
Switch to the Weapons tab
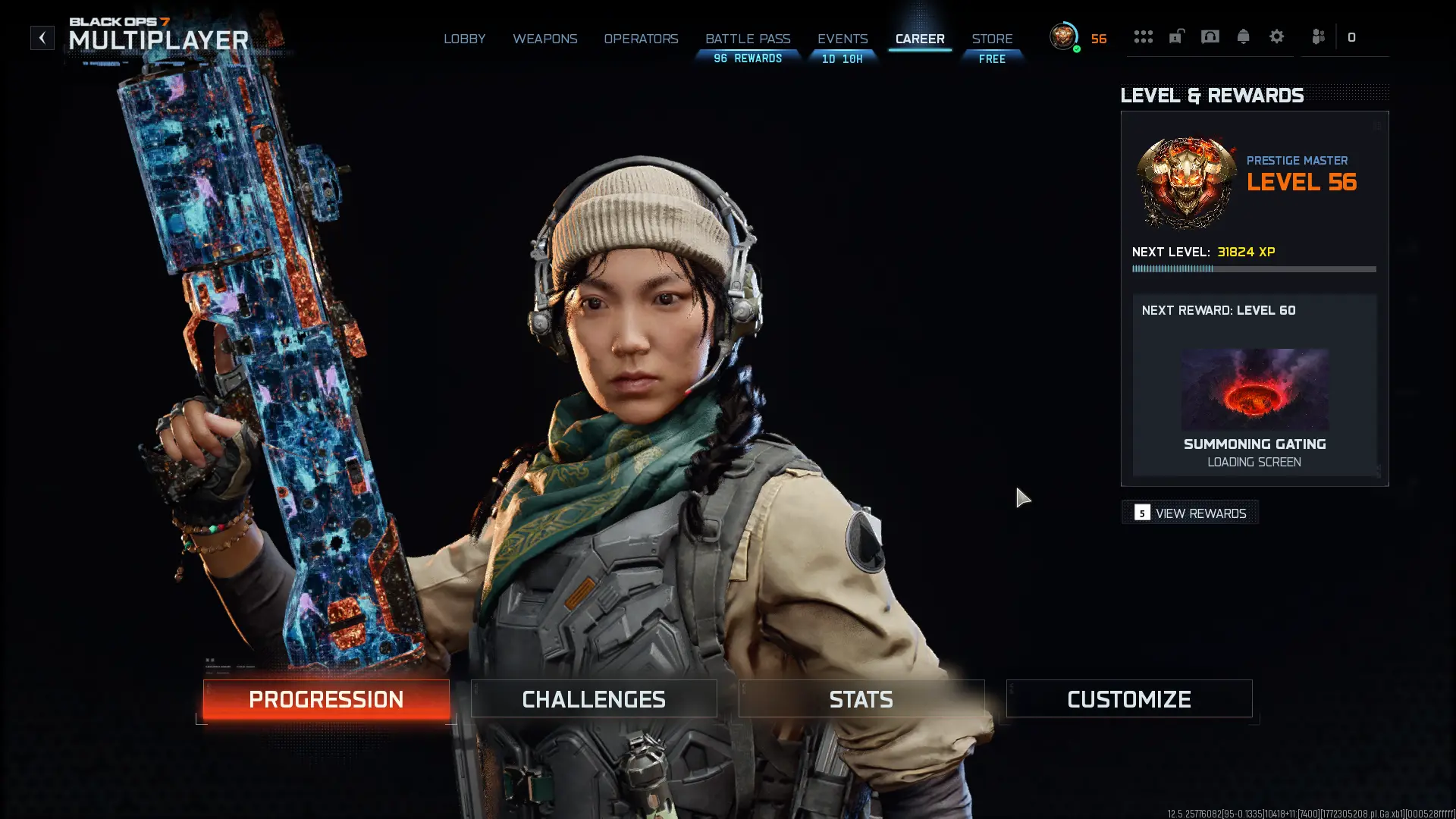[x=544, y=39]
